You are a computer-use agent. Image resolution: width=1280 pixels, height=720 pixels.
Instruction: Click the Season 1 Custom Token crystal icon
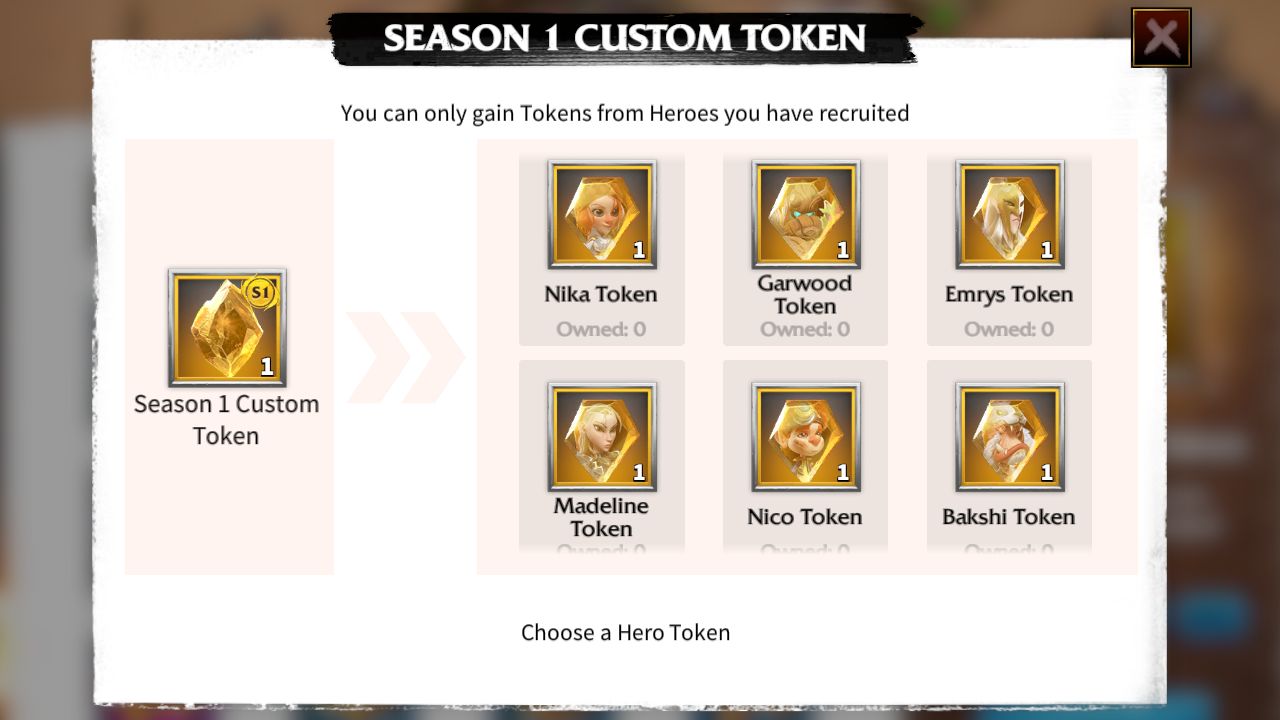pos(227,327)
